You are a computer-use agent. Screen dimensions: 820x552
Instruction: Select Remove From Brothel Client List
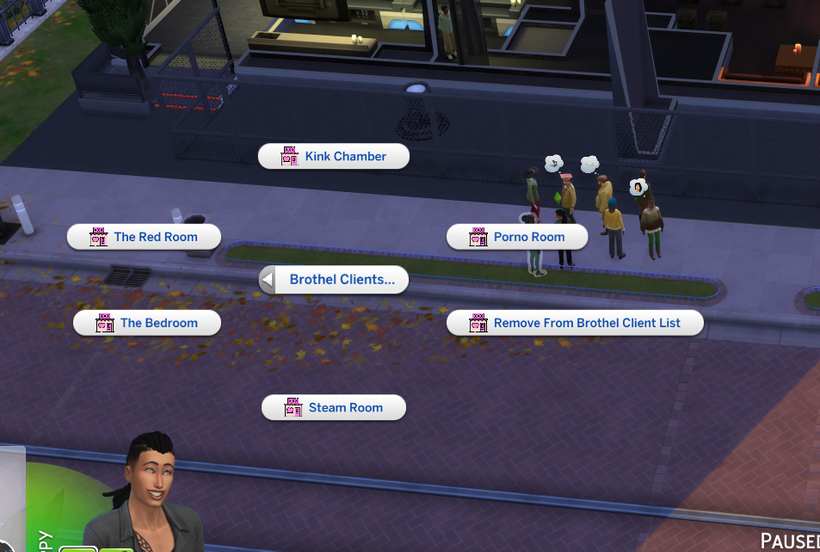[x=575, y=323]
